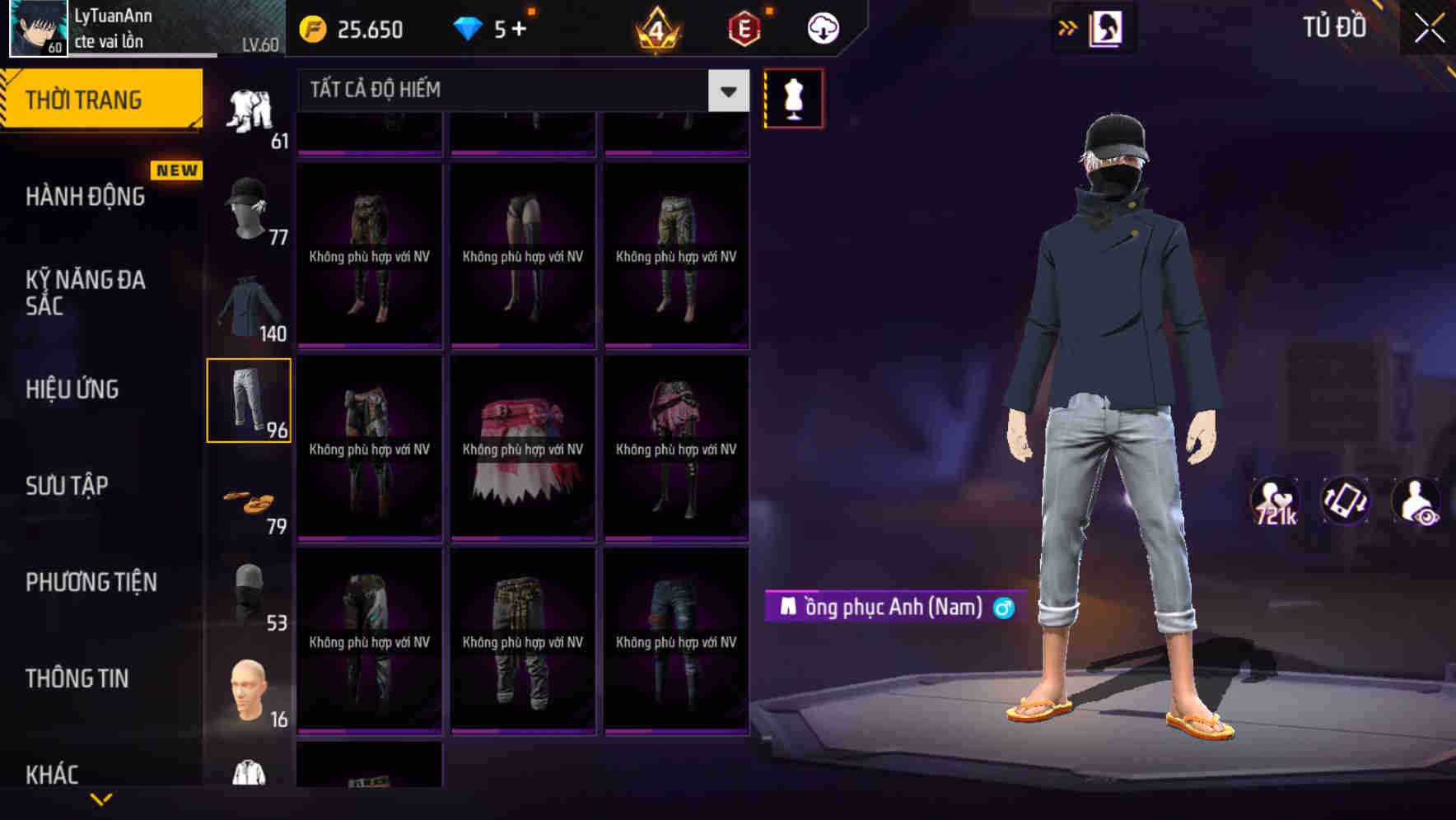Collapse the sidebar using the bottom chevron
Viewport: 1456px width, 820px height.
point(100,800)
